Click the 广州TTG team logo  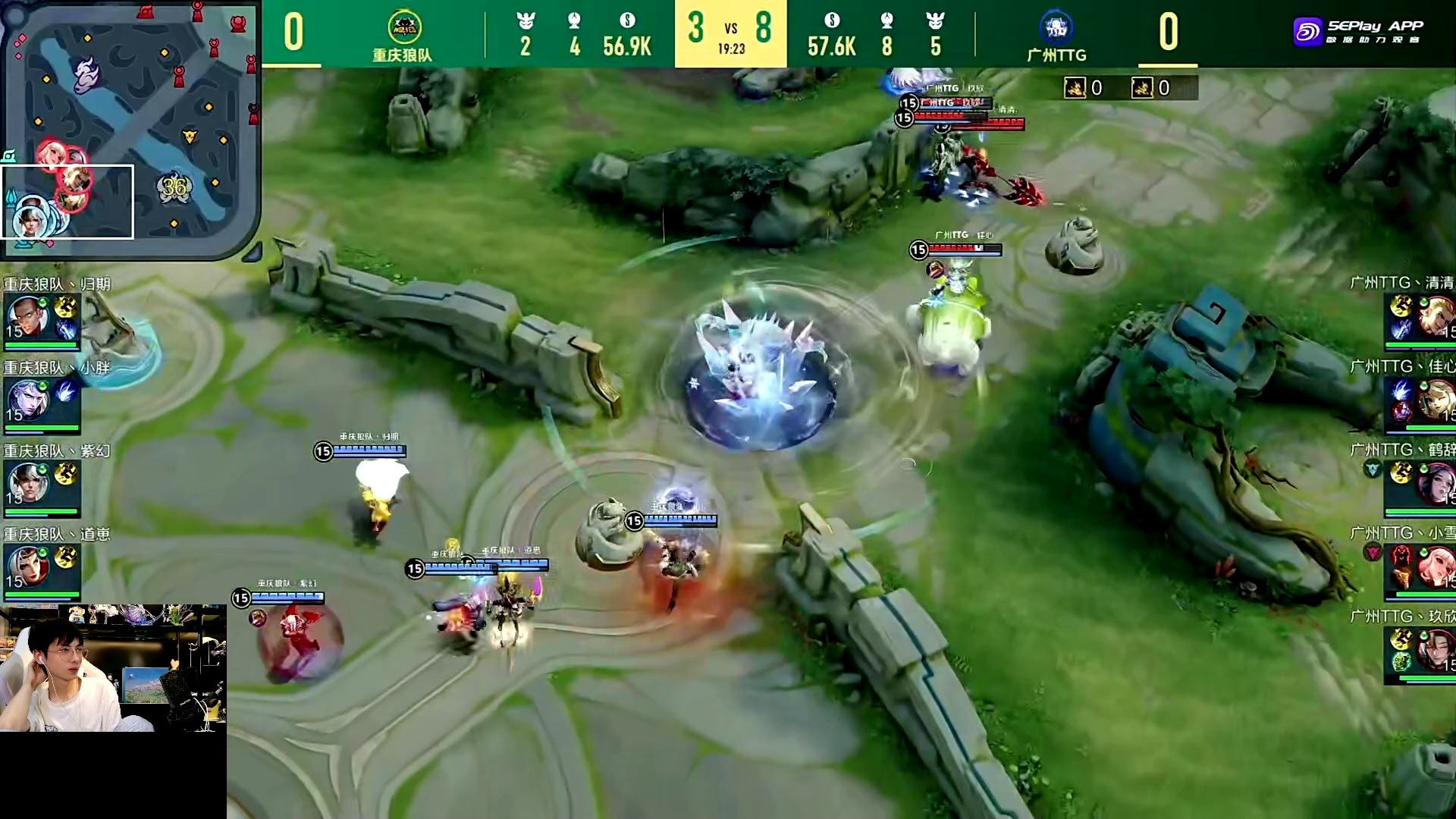pos(1056,27)
